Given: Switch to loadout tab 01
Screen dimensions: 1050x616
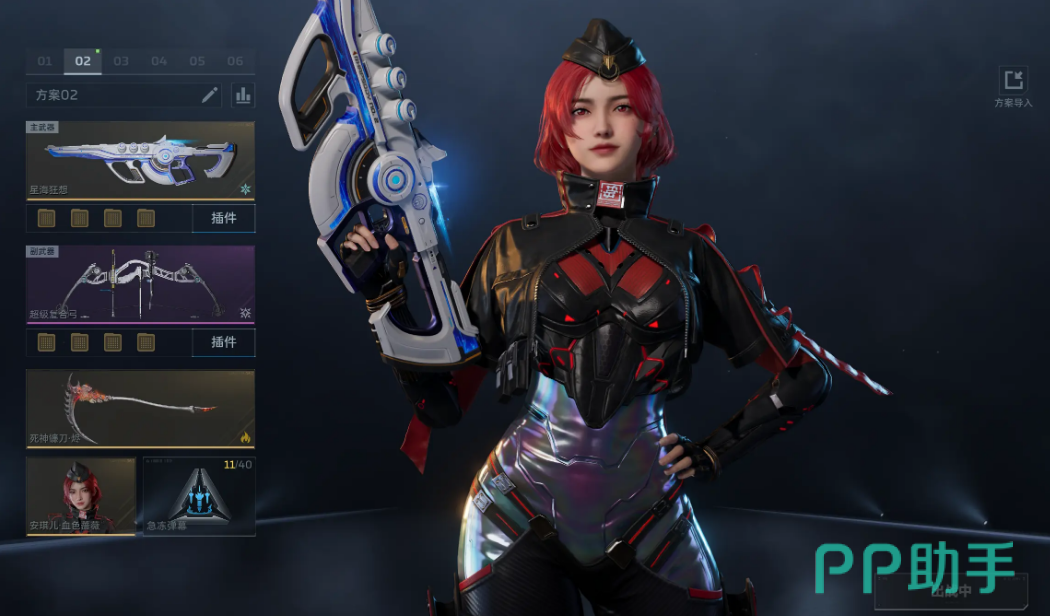Looking at the screenshot, I should click(45, 61).
